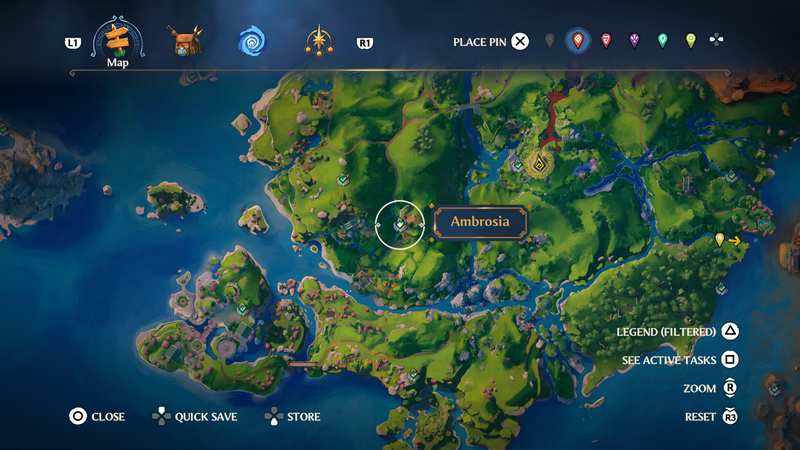
Task: Close the map screen
Action: (x=77, y=416)
